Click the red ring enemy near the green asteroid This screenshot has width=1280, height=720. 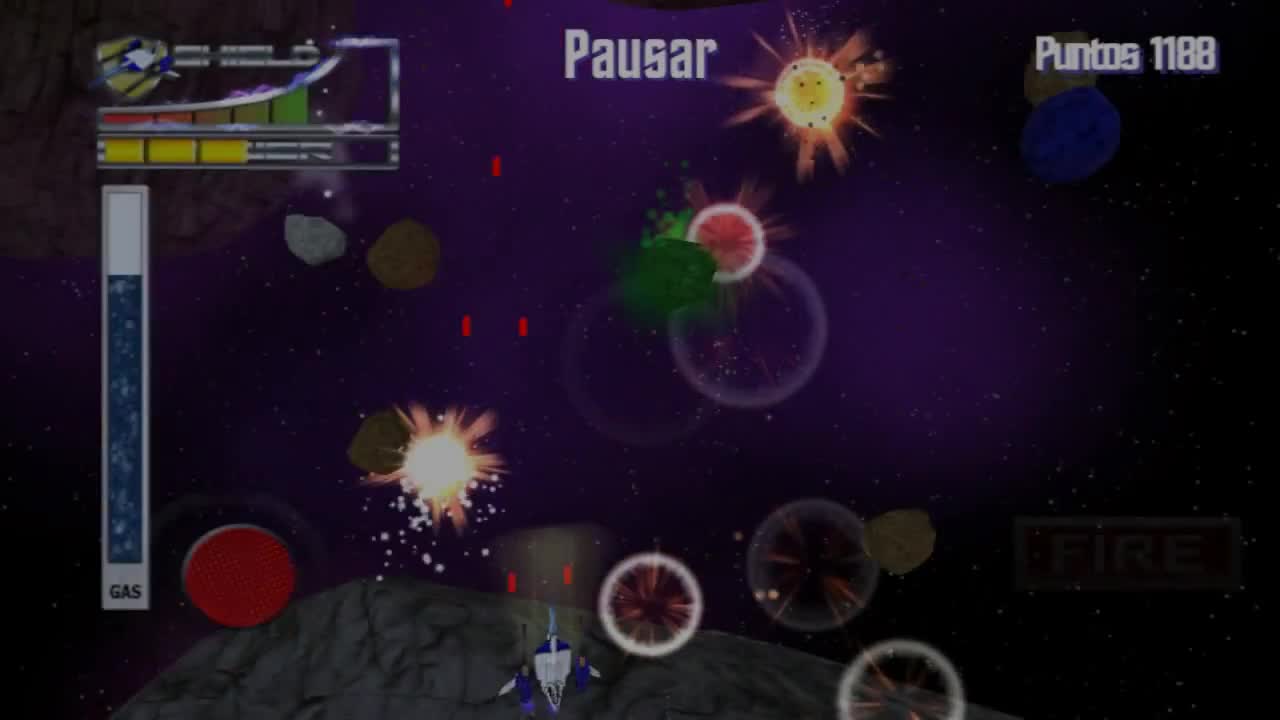coord(725,240)
